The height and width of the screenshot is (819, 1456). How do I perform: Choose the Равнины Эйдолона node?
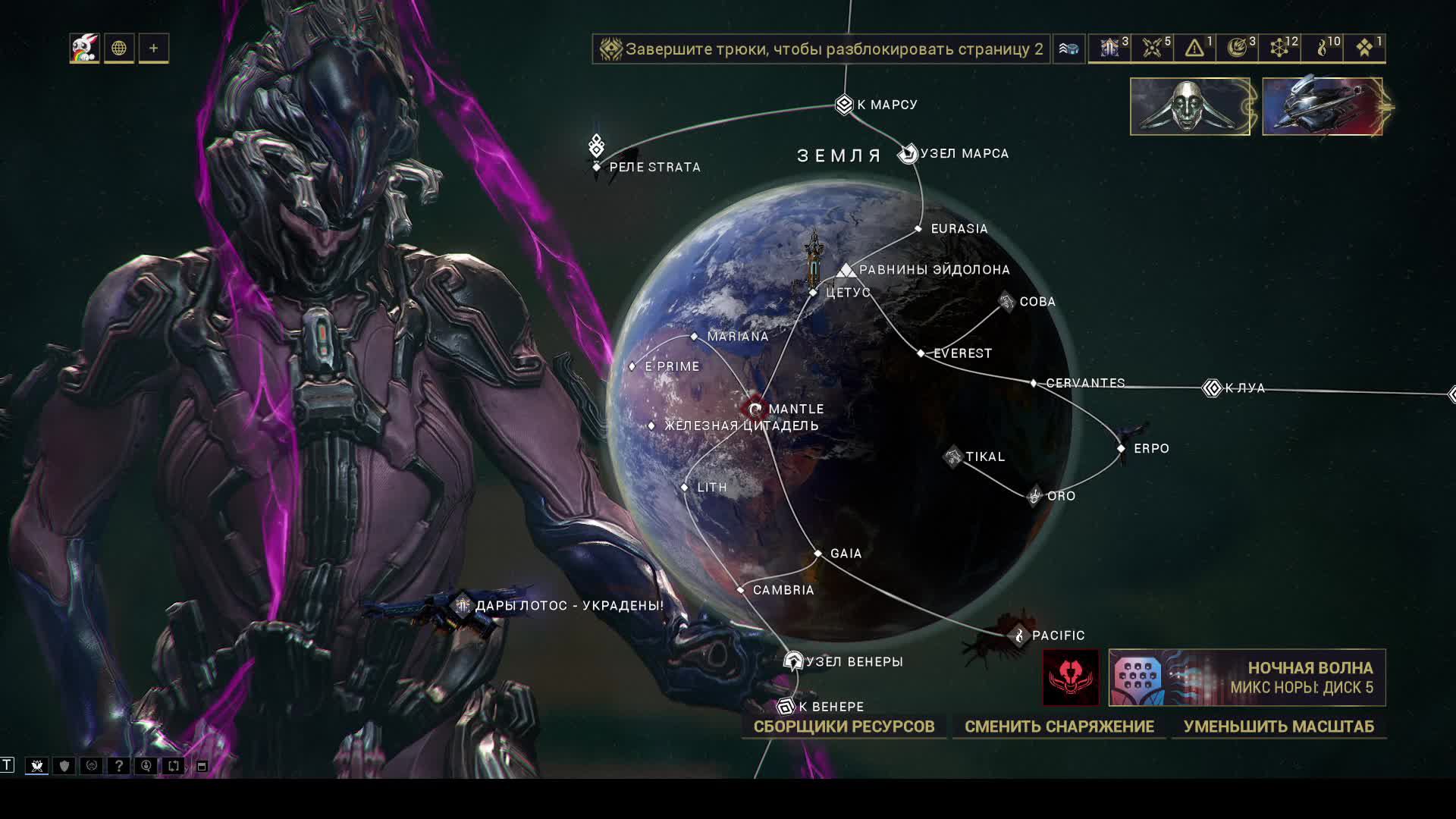(846, 270)
